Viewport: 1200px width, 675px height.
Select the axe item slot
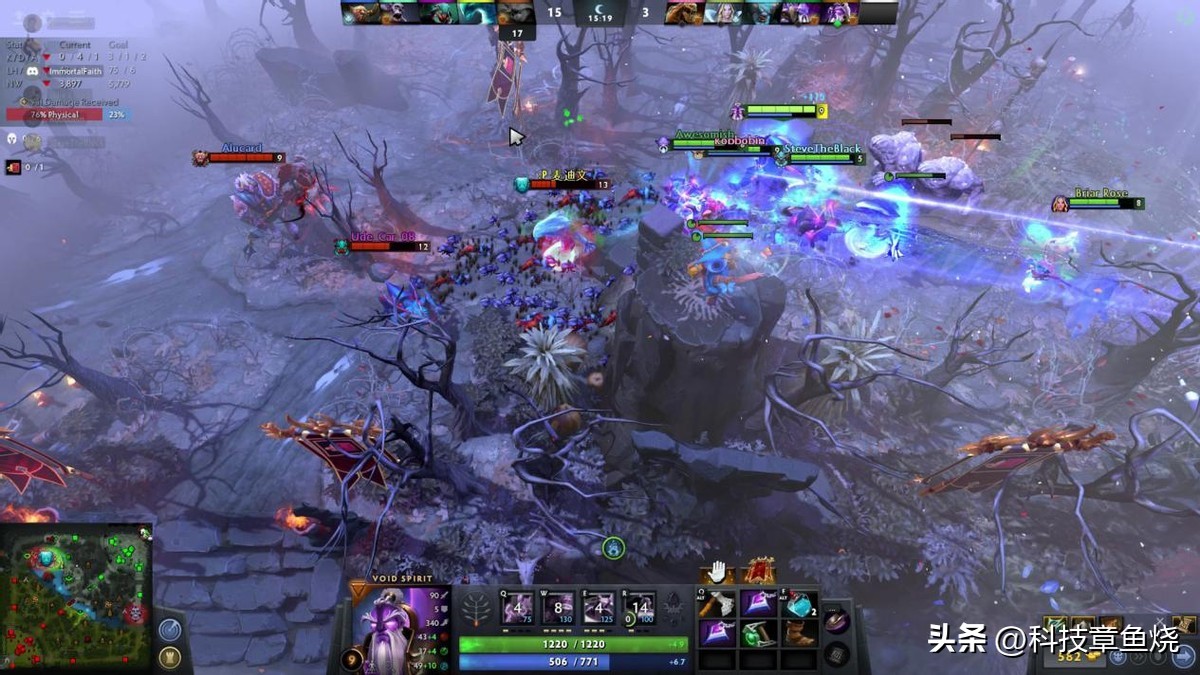716,605
